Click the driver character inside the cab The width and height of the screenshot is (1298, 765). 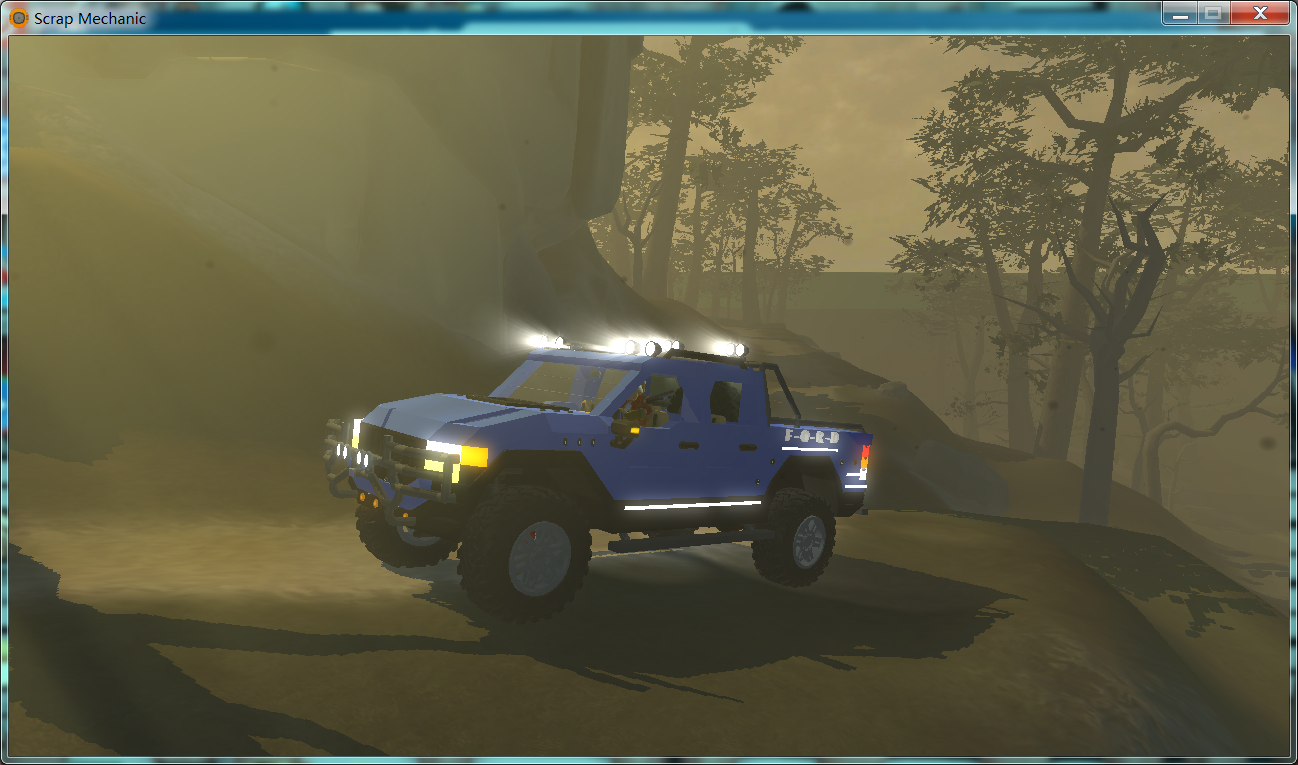(639, 402)
